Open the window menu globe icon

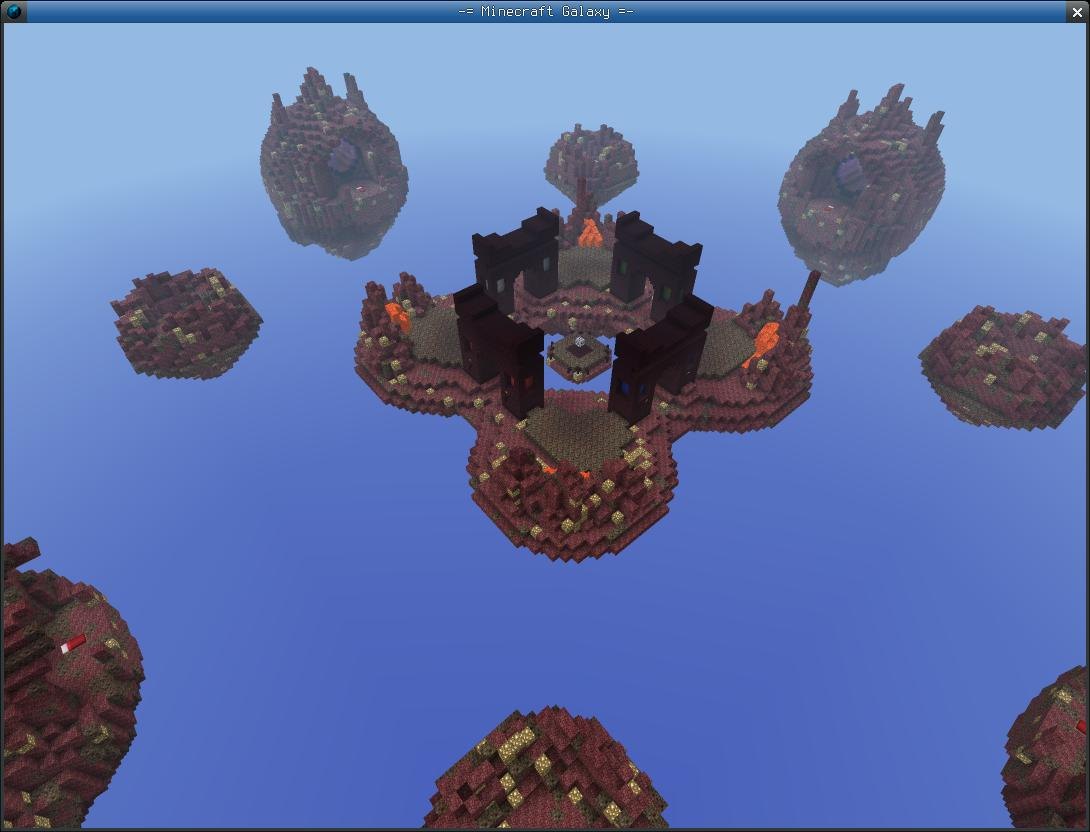(14, 12)
